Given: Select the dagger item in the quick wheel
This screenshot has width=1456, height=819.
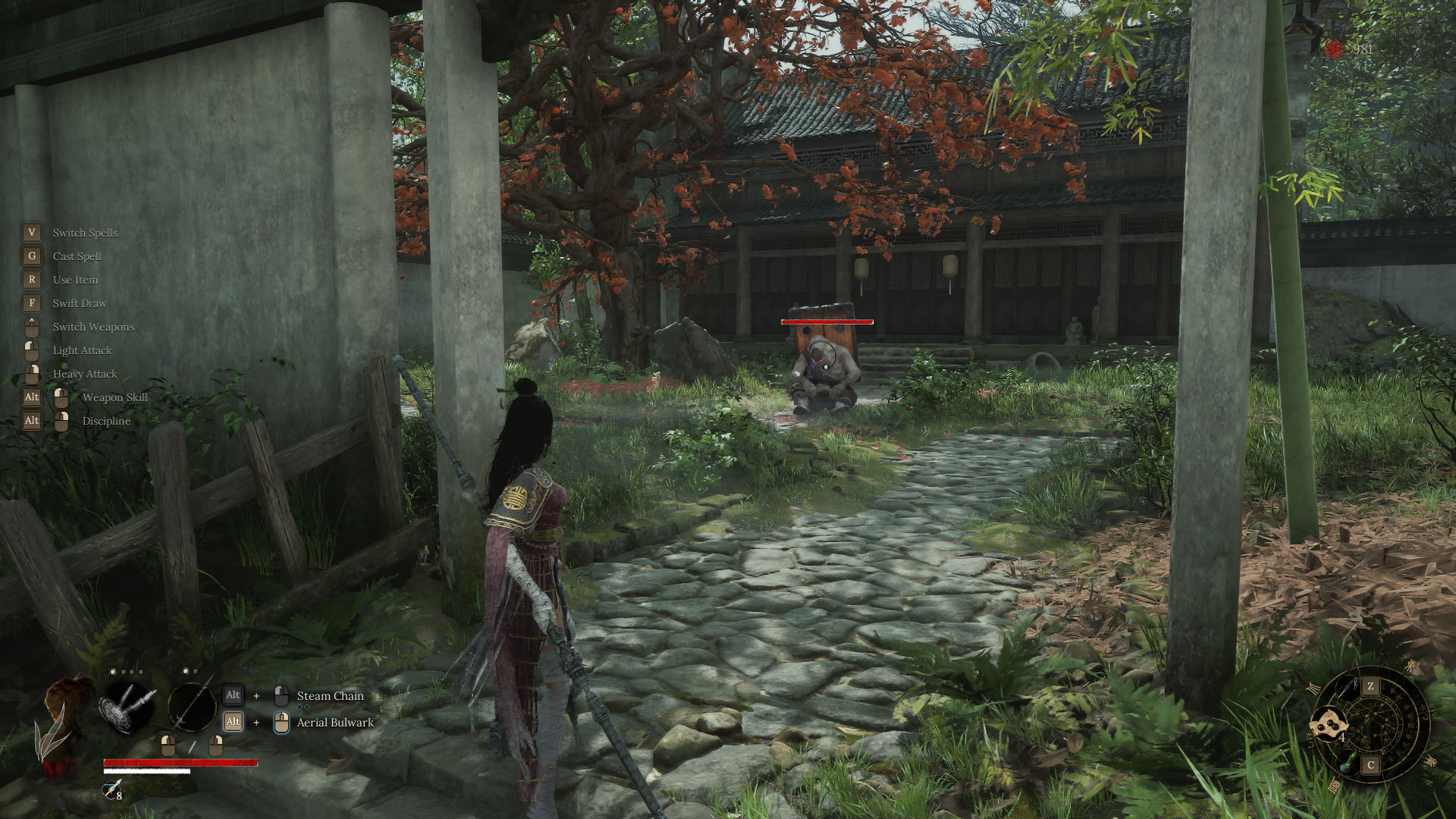Looking at the screenshot, I should click(x=1348, y=687).
